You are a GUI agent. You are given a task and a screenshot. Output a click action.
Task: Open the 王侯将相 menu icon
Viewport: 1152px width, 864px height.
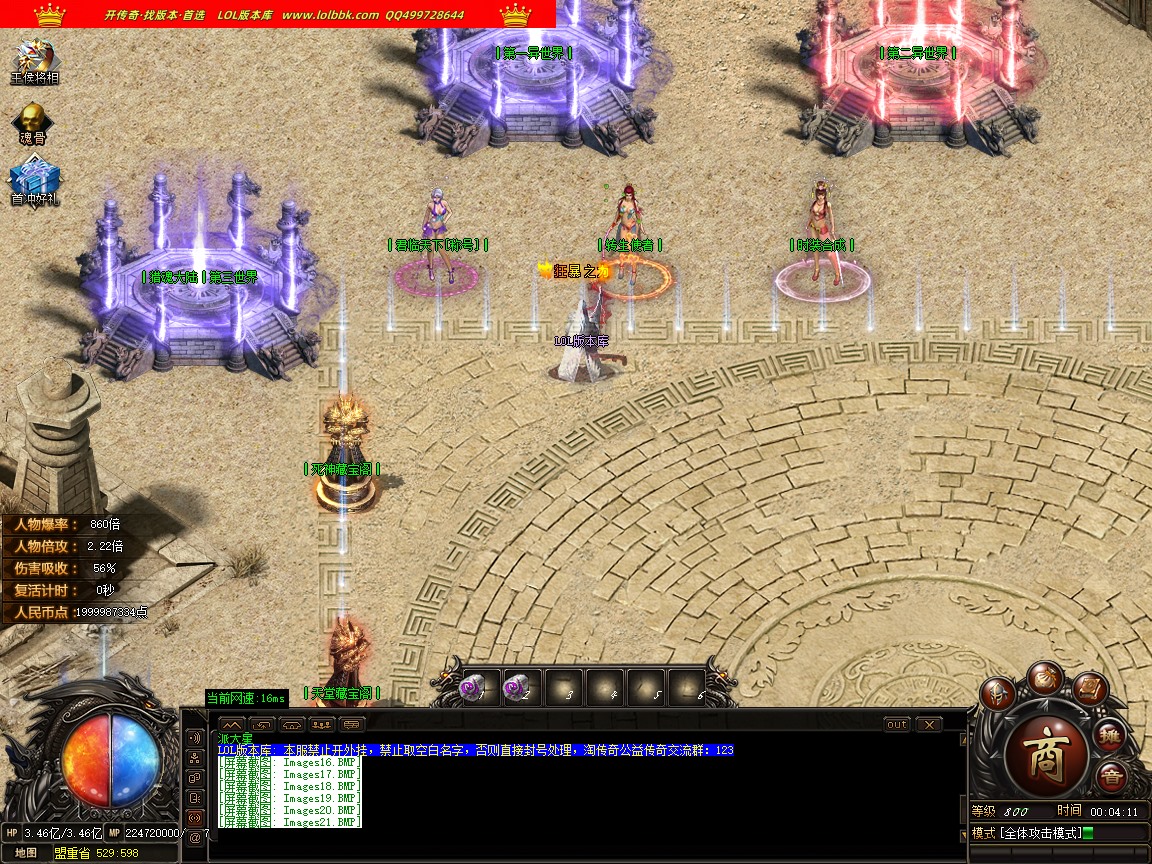(x=35, y=60)
